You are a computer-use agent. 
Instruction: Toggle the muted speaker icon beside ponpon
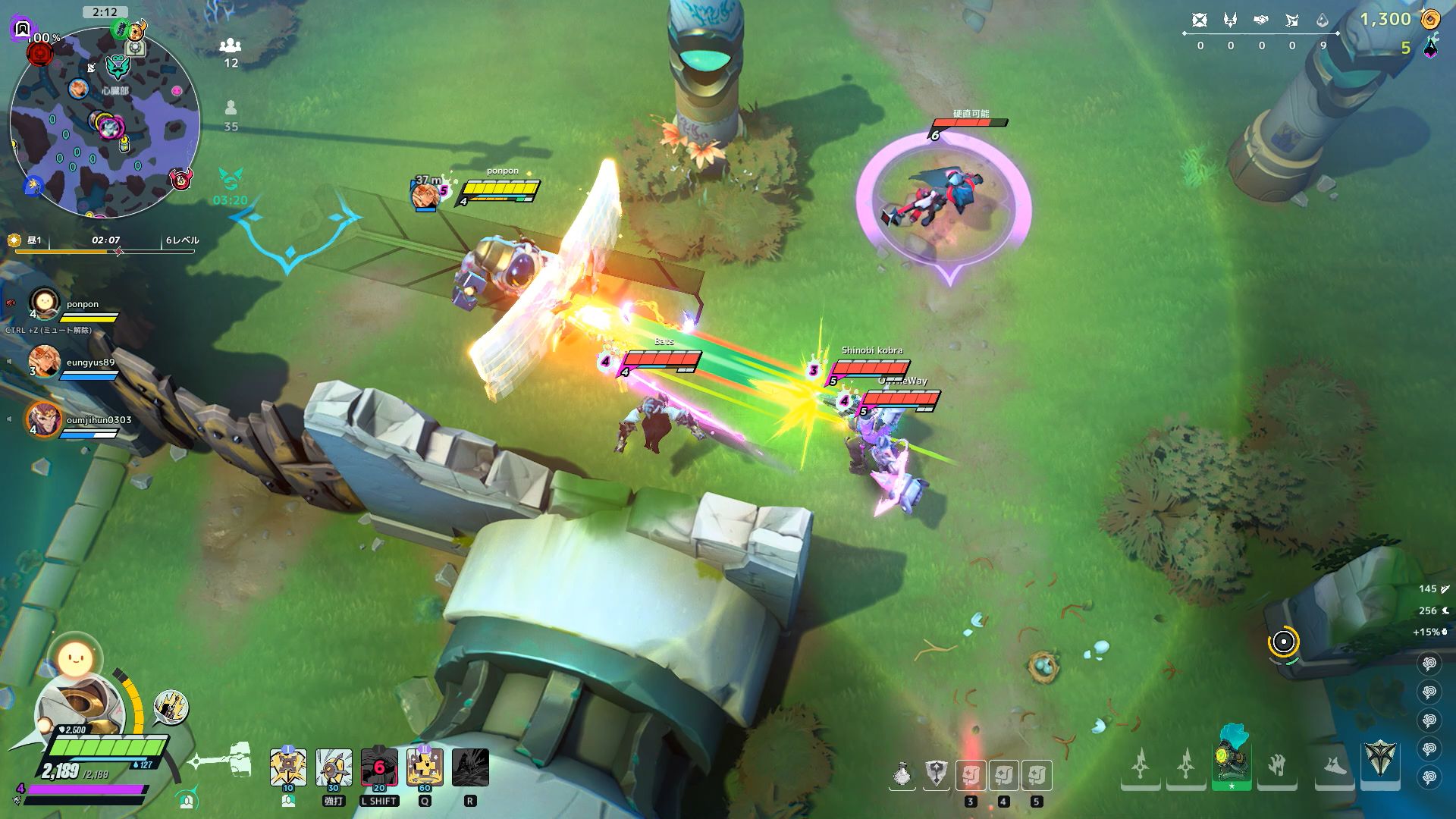click(11, 303)
